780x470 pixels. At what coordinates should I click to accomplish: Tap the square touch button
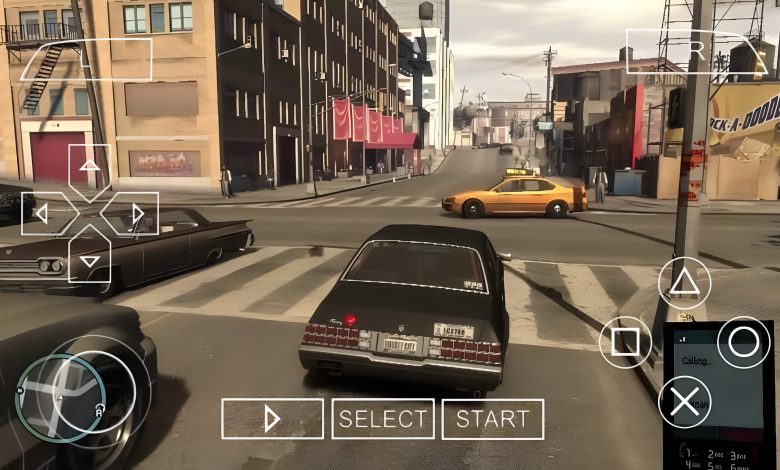pyautogui.click(x=625, y=343)
